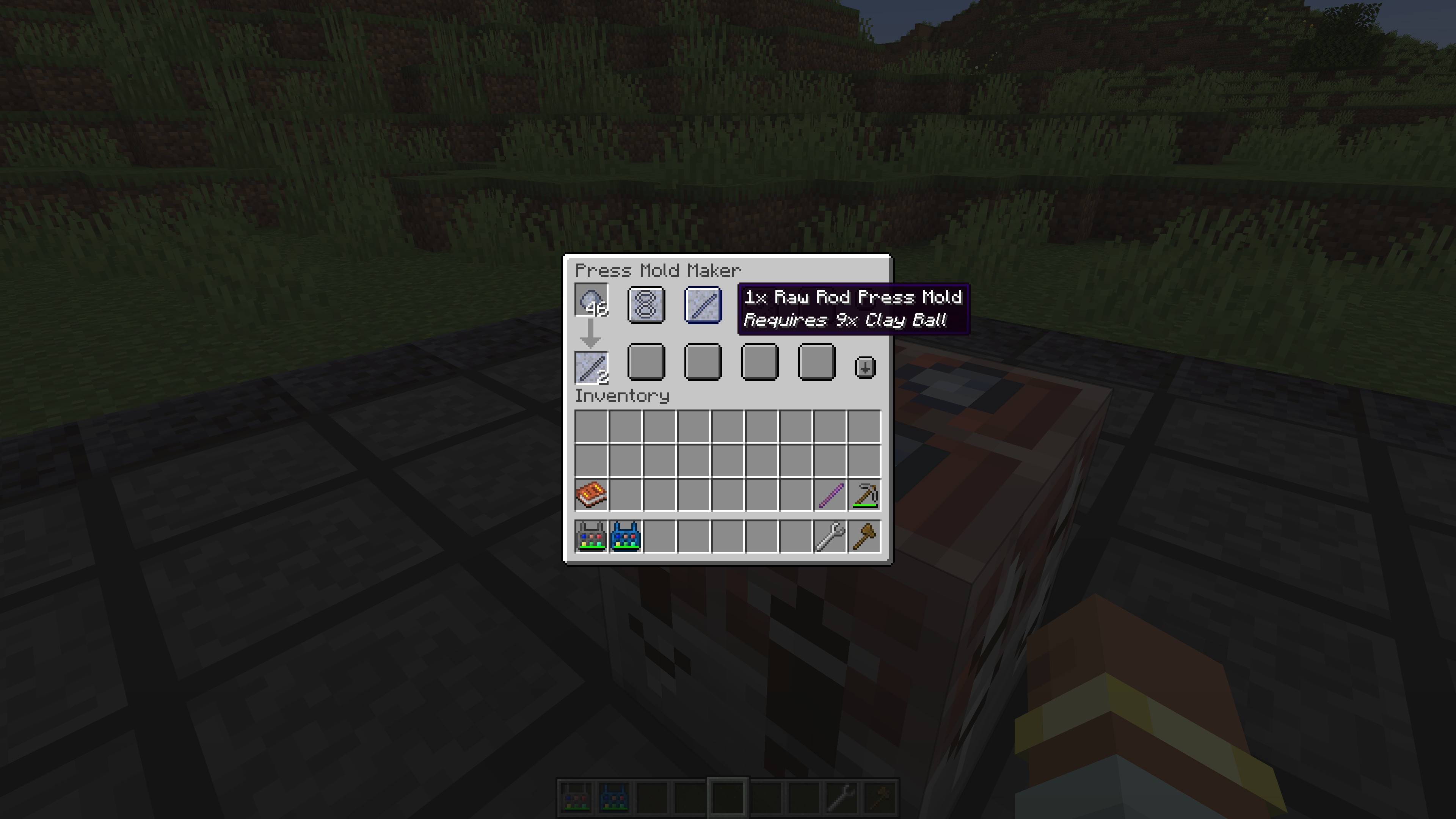Pick up the wrench from hotbar

click(830, 536)
